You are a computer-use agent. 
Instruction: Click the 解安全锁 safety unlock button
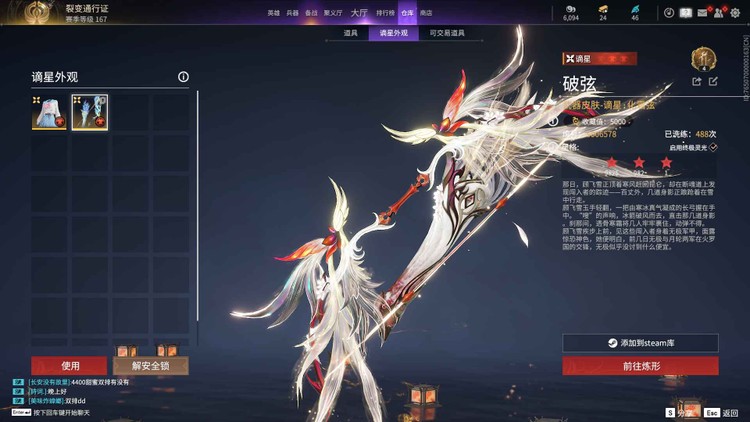[x=150, y=365]
